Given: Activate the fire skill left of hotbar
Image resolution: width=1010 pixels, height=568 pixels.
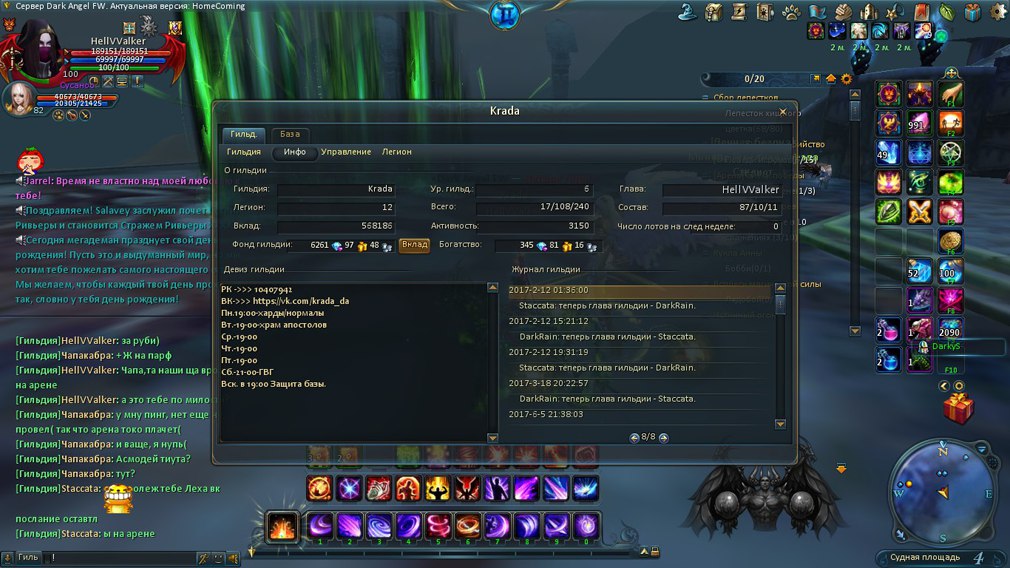Looking at the screenshot, I should [282, 526].
